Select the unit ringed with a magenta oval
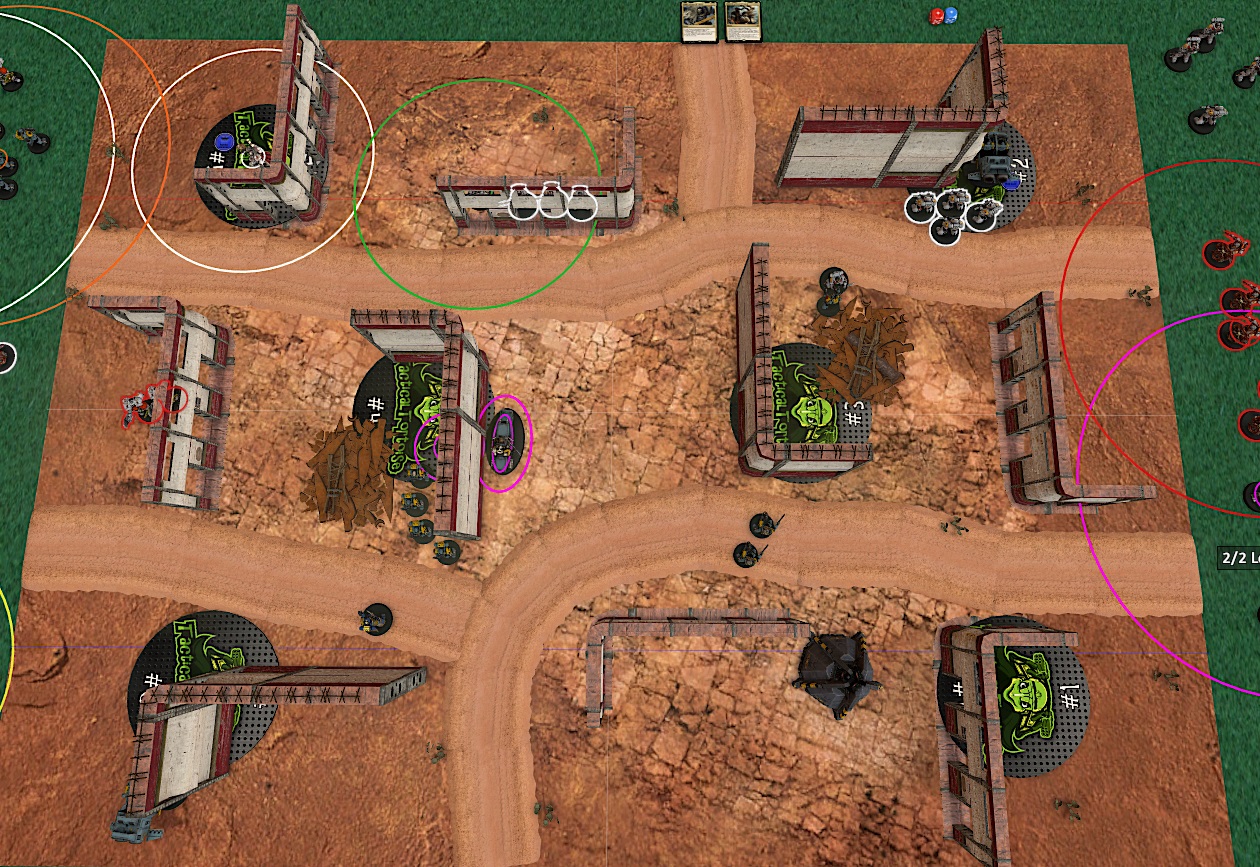 (505, 443)
